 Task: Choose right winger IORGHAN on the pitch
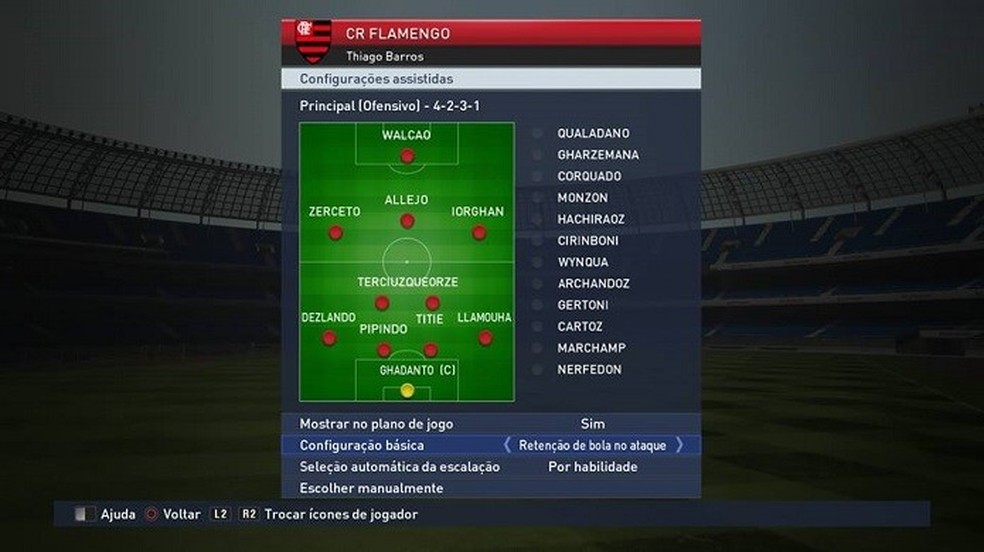[x=479, y=232]
